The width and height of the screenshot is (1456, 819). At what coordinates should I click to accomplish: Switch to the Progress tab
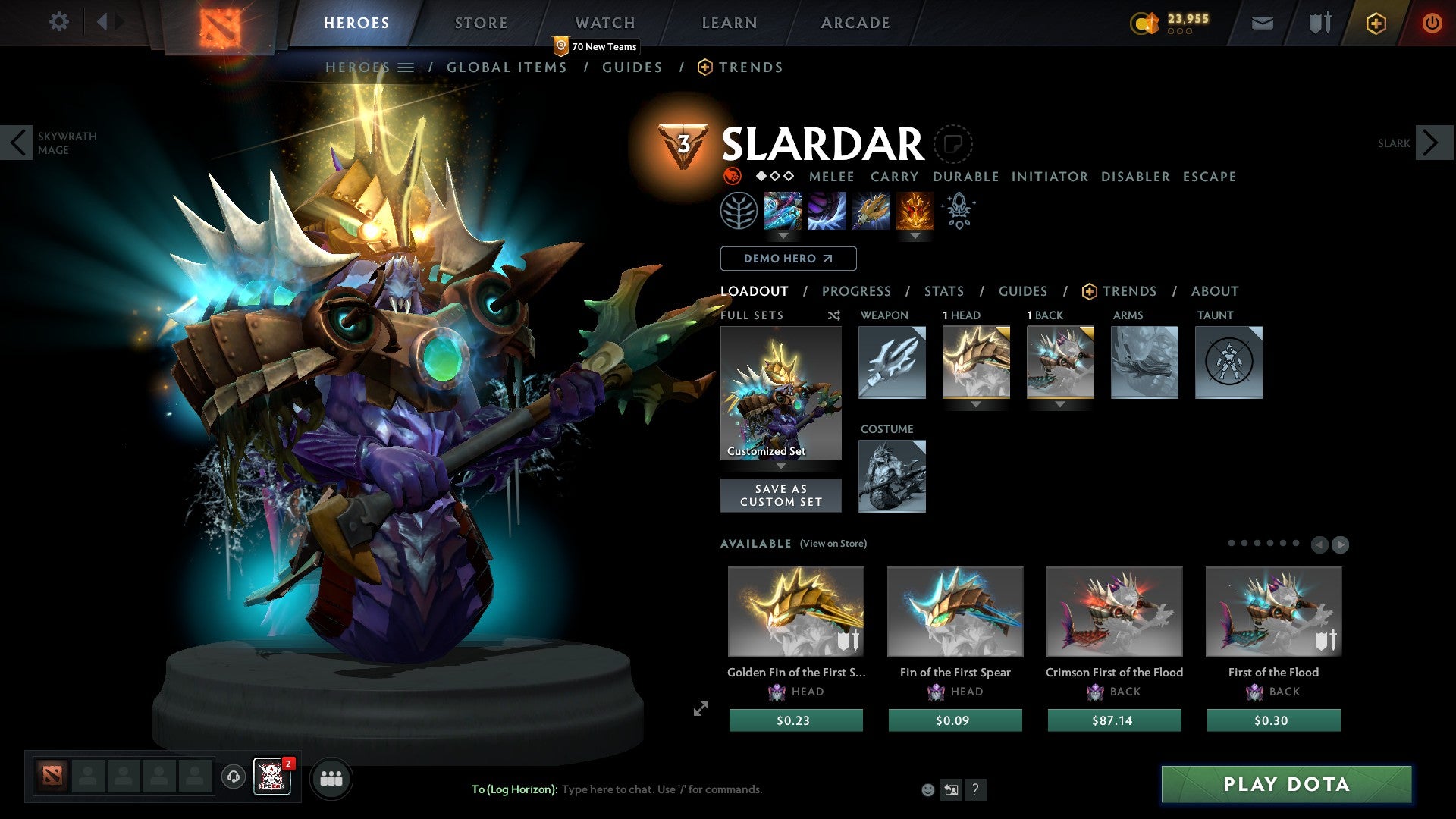(857, 291)
